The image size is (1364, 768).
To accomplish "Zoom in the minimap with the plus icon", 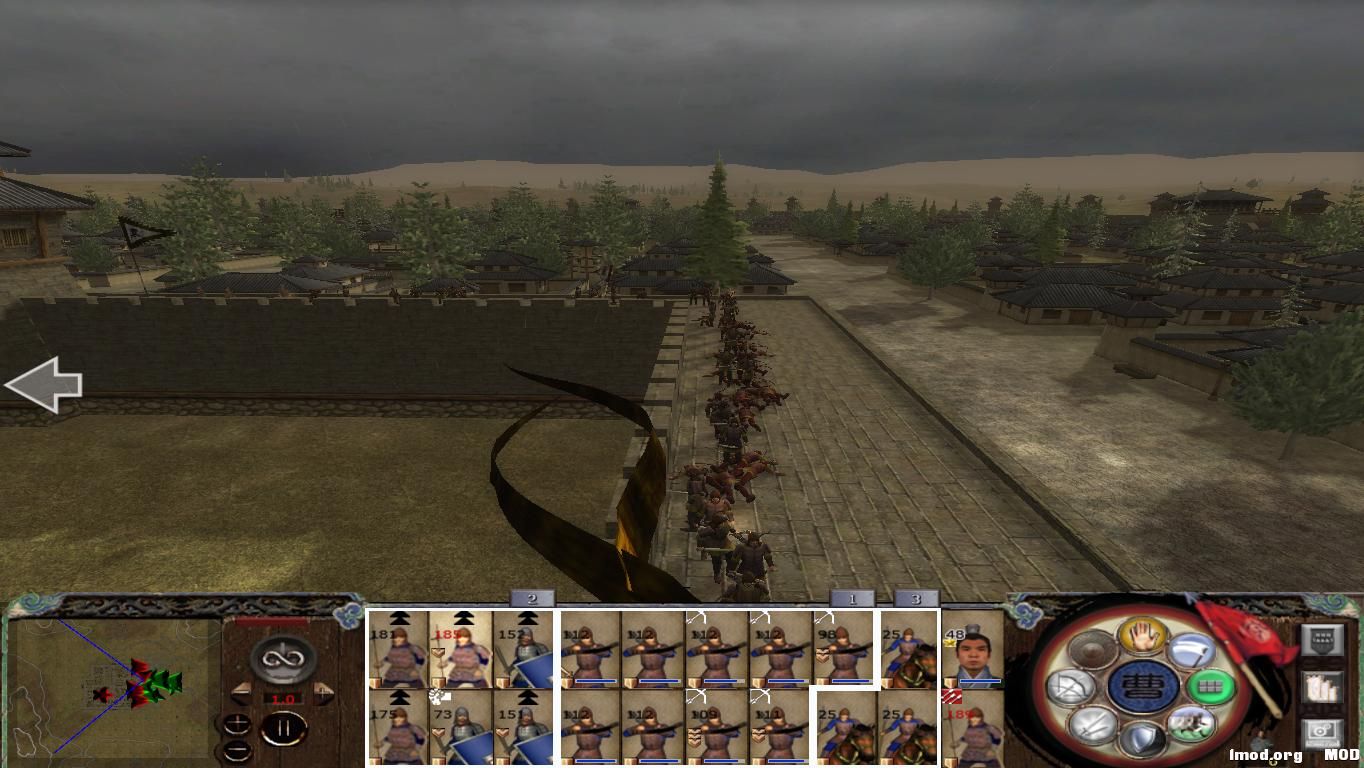I will pos(237,724).
